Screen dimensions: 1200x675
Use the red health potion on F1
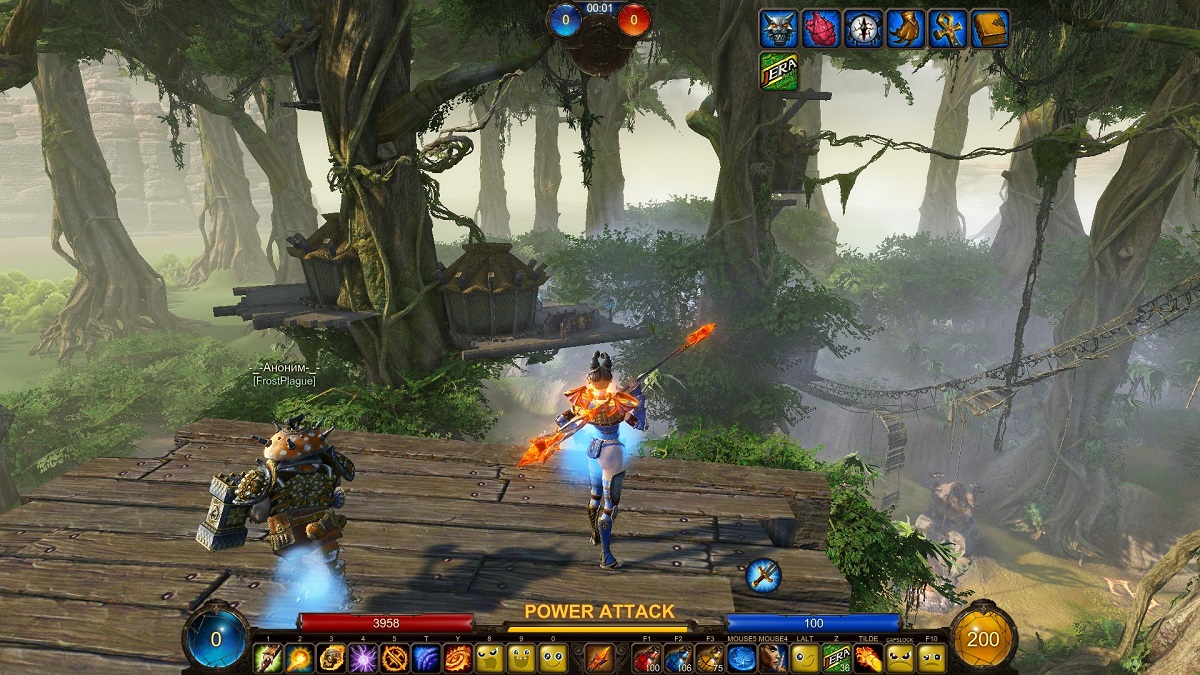point(647,658)
